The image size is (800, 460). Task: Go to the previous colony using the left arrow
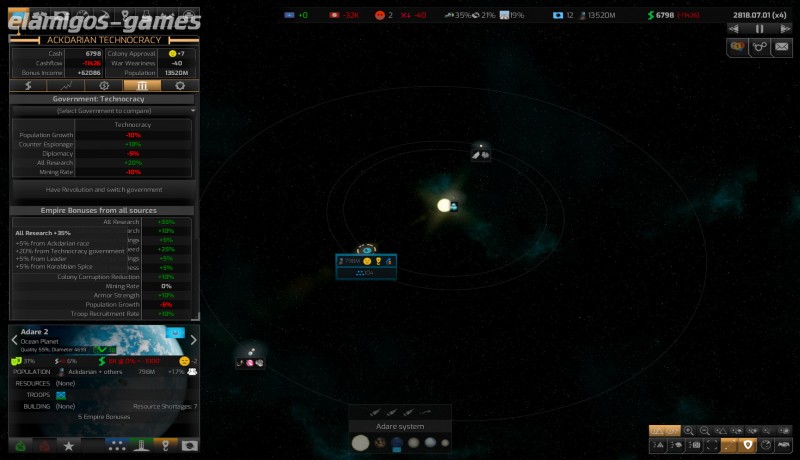click(x=14, y=340)
